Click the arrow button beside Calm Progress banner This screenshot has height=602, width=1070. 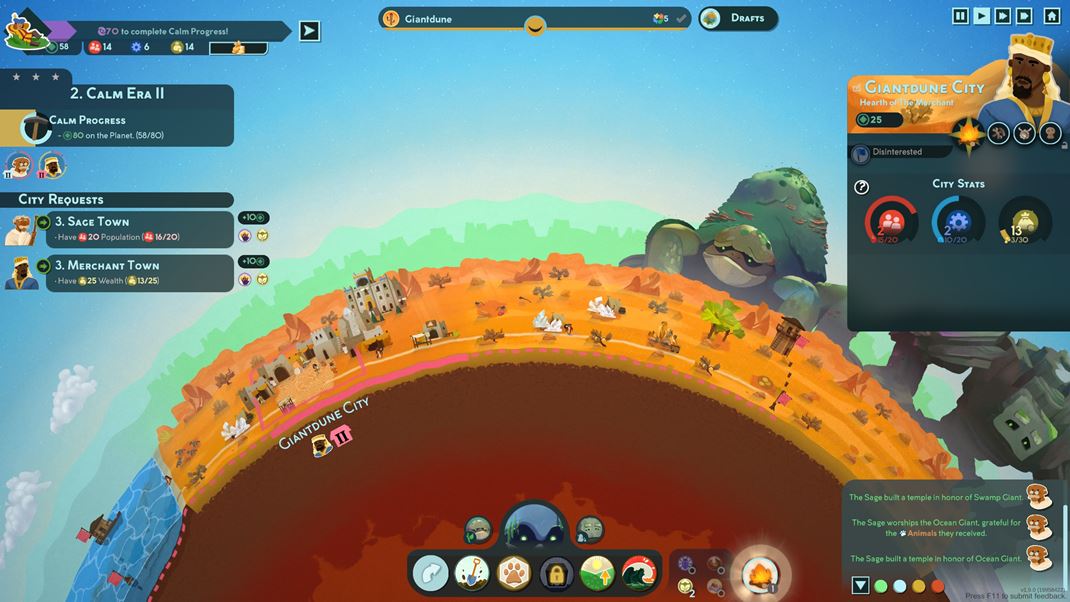coord(310,31)
